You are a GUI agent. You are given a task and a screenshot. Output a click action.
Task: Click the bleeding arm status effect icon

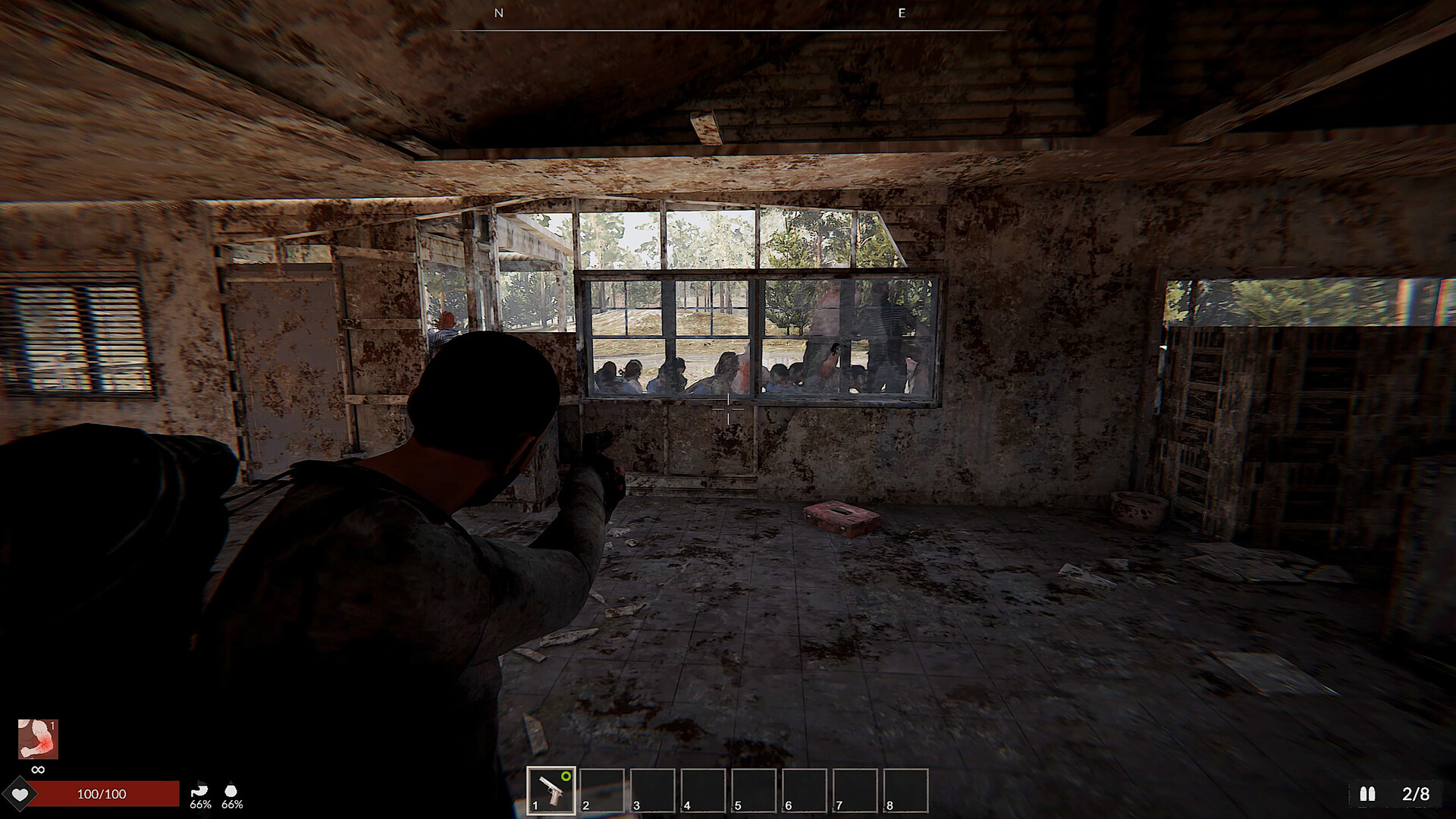click(38, 739)
